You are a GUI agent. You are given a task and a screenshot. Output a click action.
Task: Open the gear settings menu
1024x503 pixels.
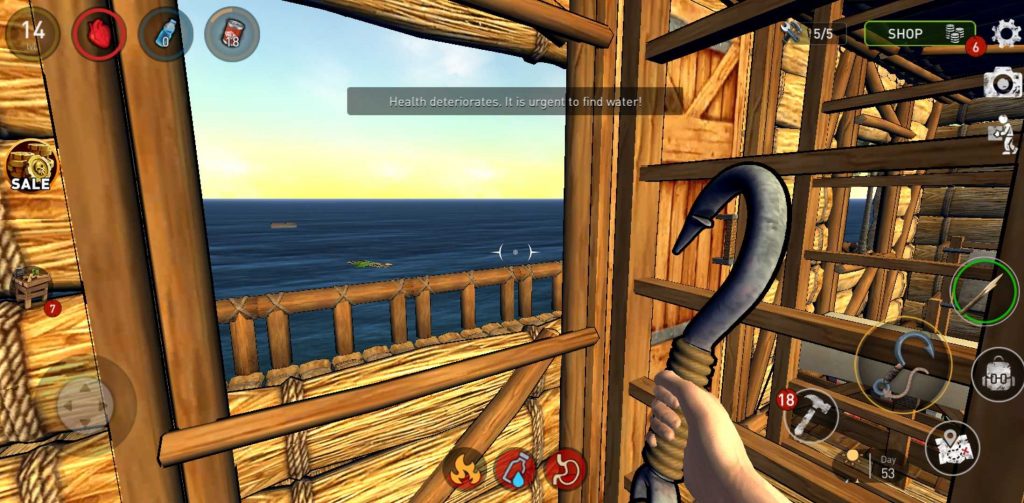click(x=1005, y=33)
